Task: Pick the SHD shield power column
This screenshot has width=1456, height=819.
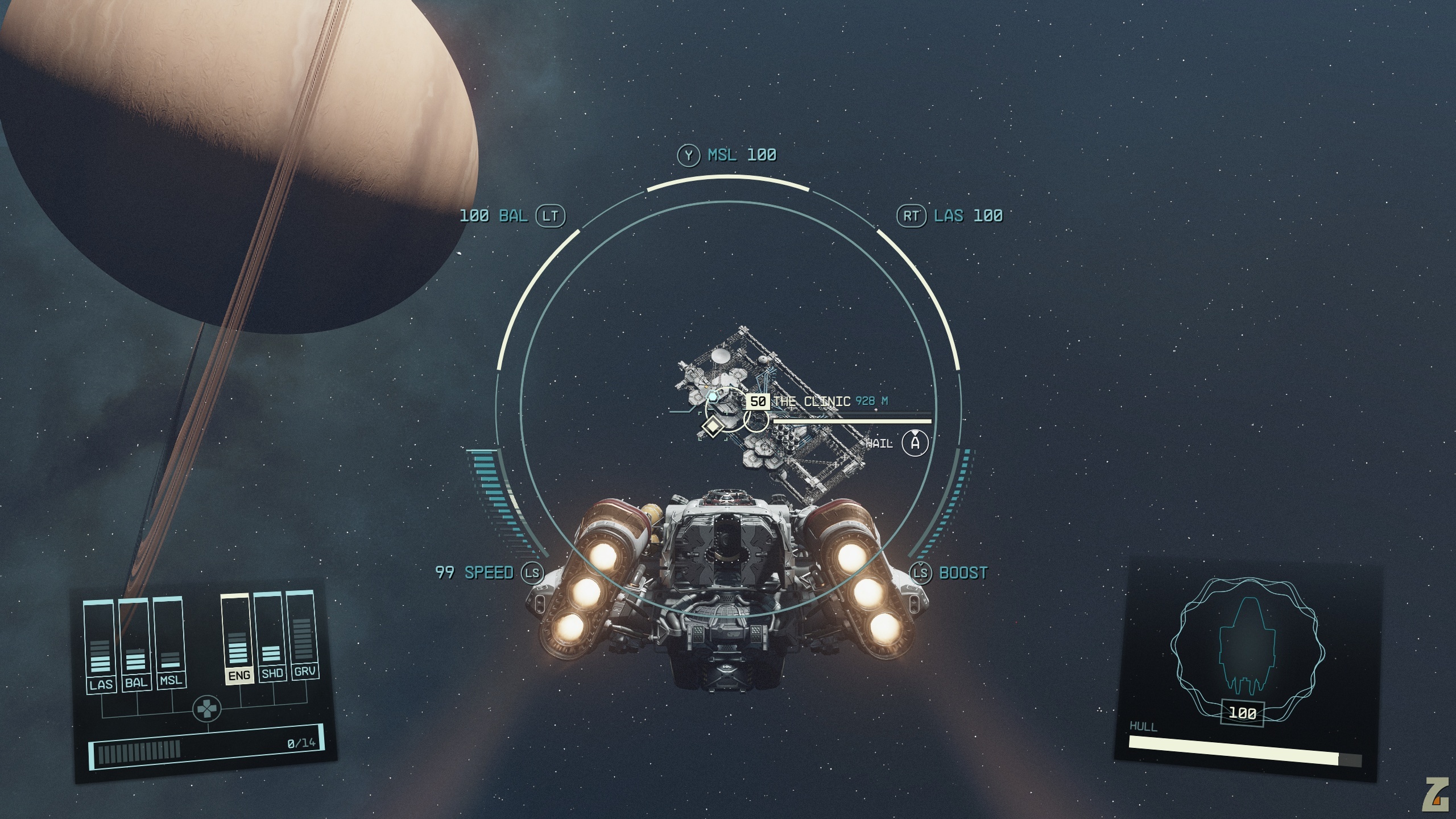Action: [271, 636]
